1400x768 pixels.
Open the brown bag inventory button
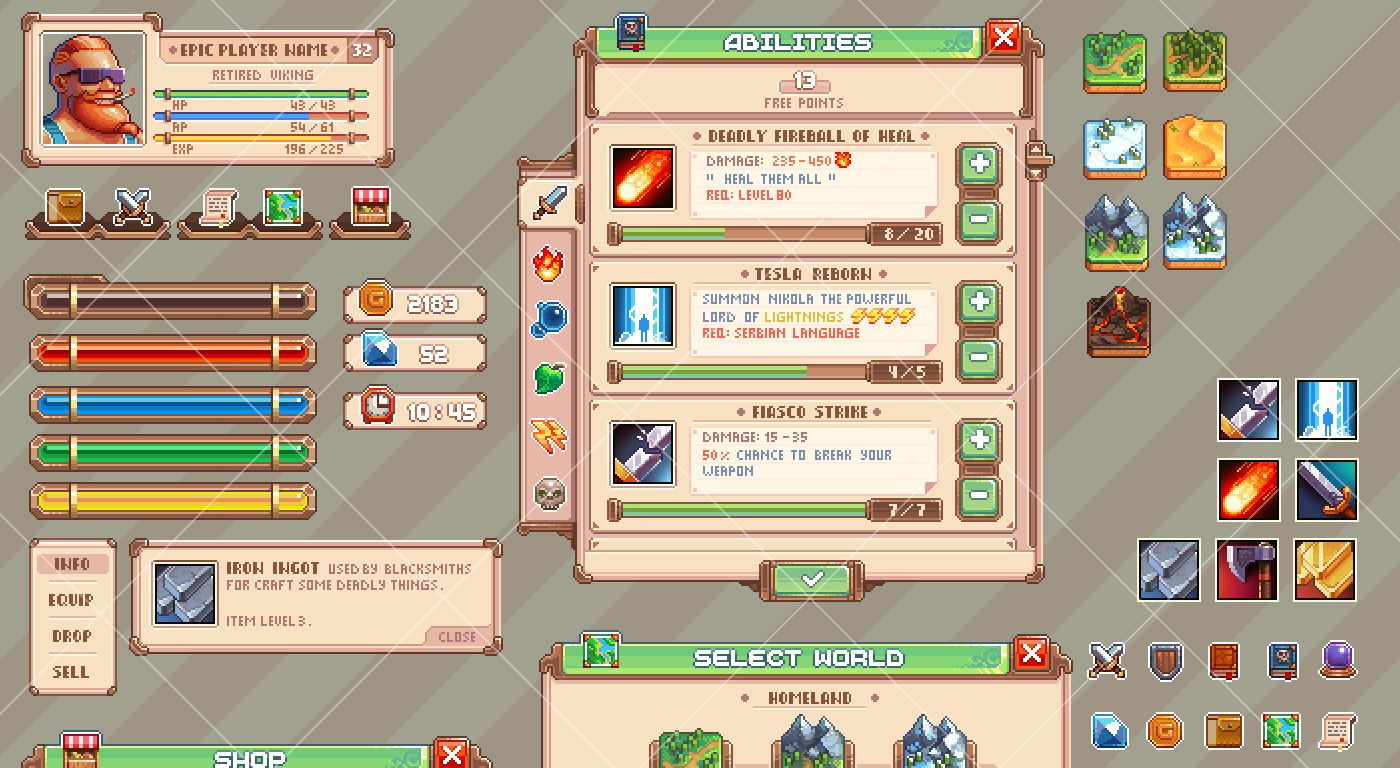[64, 207]
